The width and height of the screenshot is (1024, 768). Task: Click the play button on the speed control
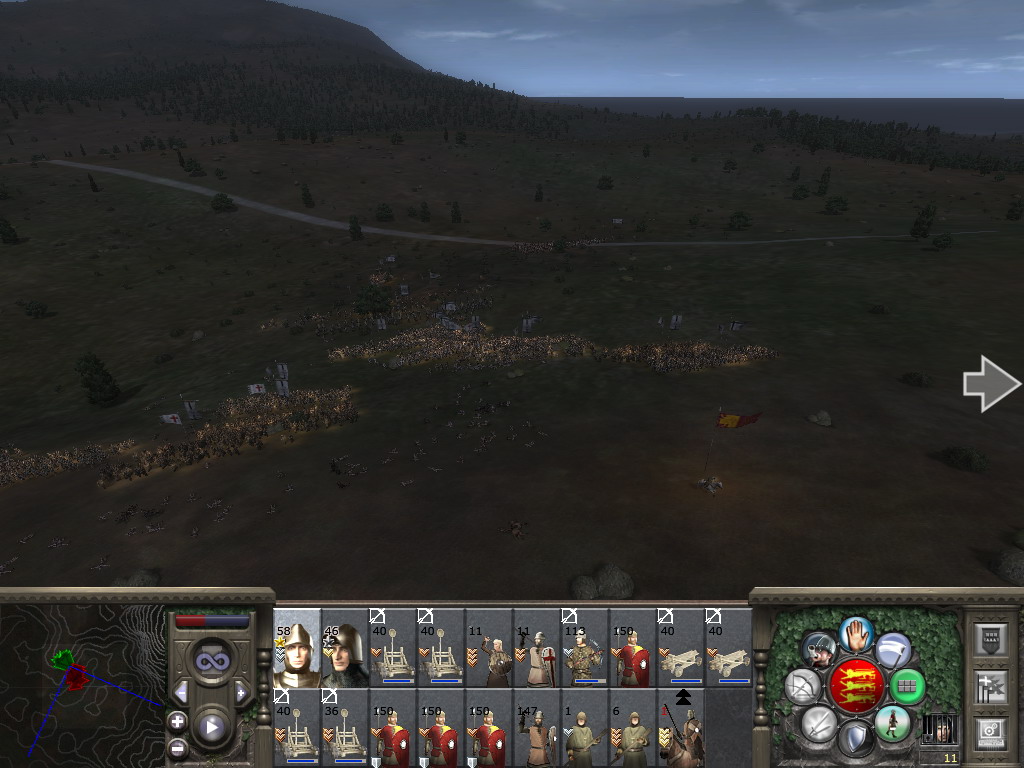tap(211, 727)
